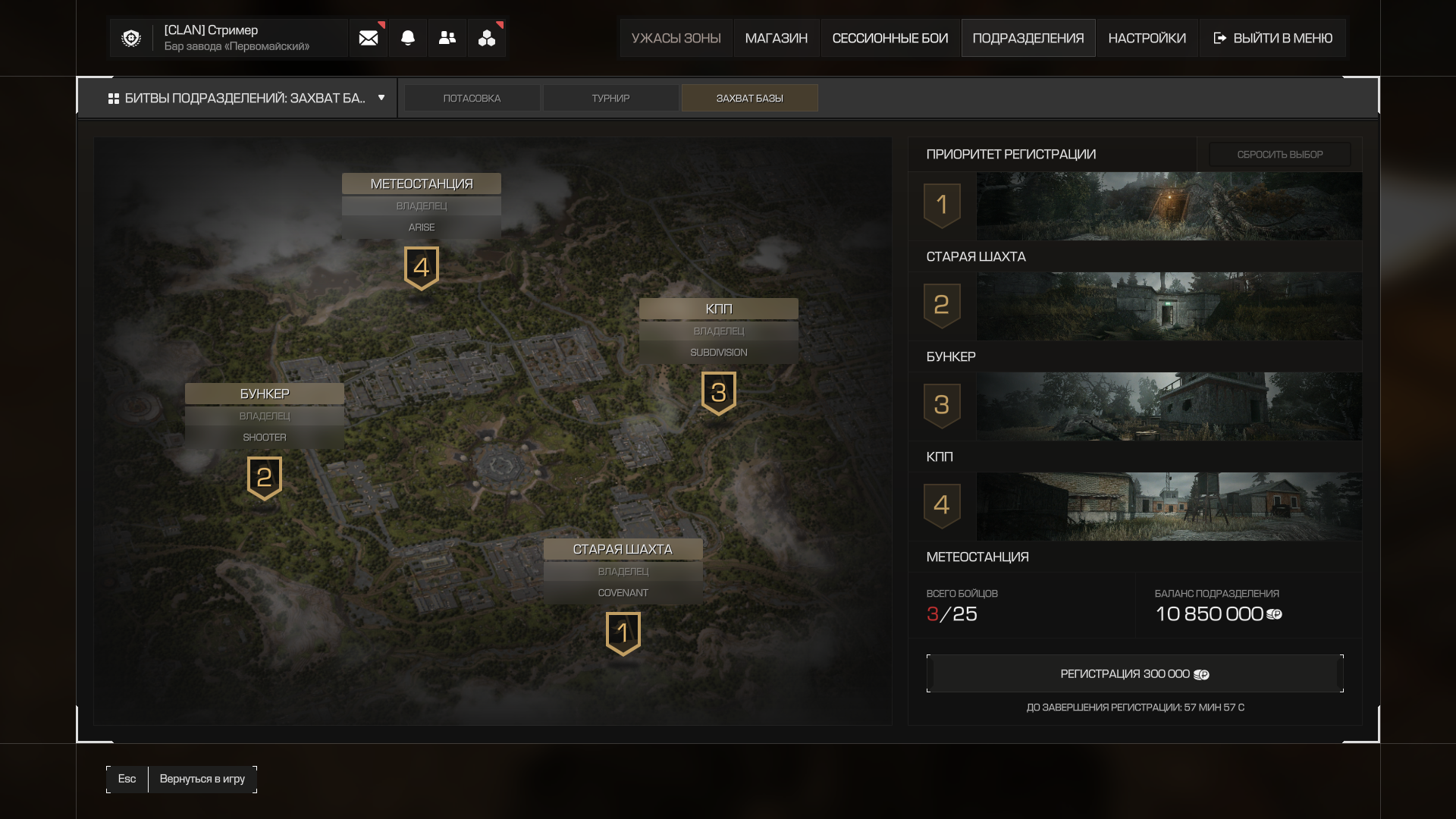Open the three-circles group icon
Viewport: 1456px width, 819px height.
pos(487,38)
